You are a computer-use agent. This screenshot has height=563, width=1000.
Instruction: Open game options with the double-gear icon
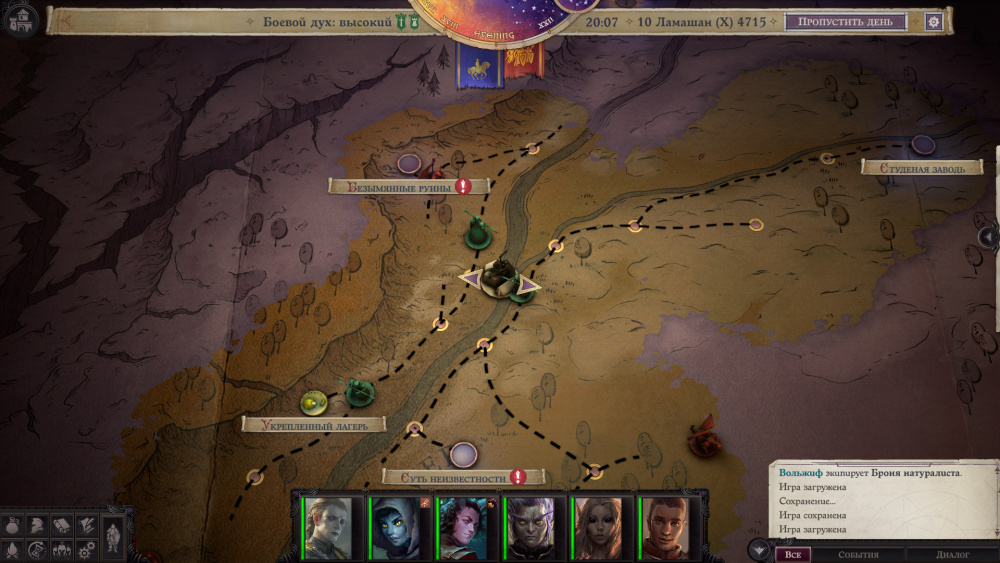(x=86, y=549)
